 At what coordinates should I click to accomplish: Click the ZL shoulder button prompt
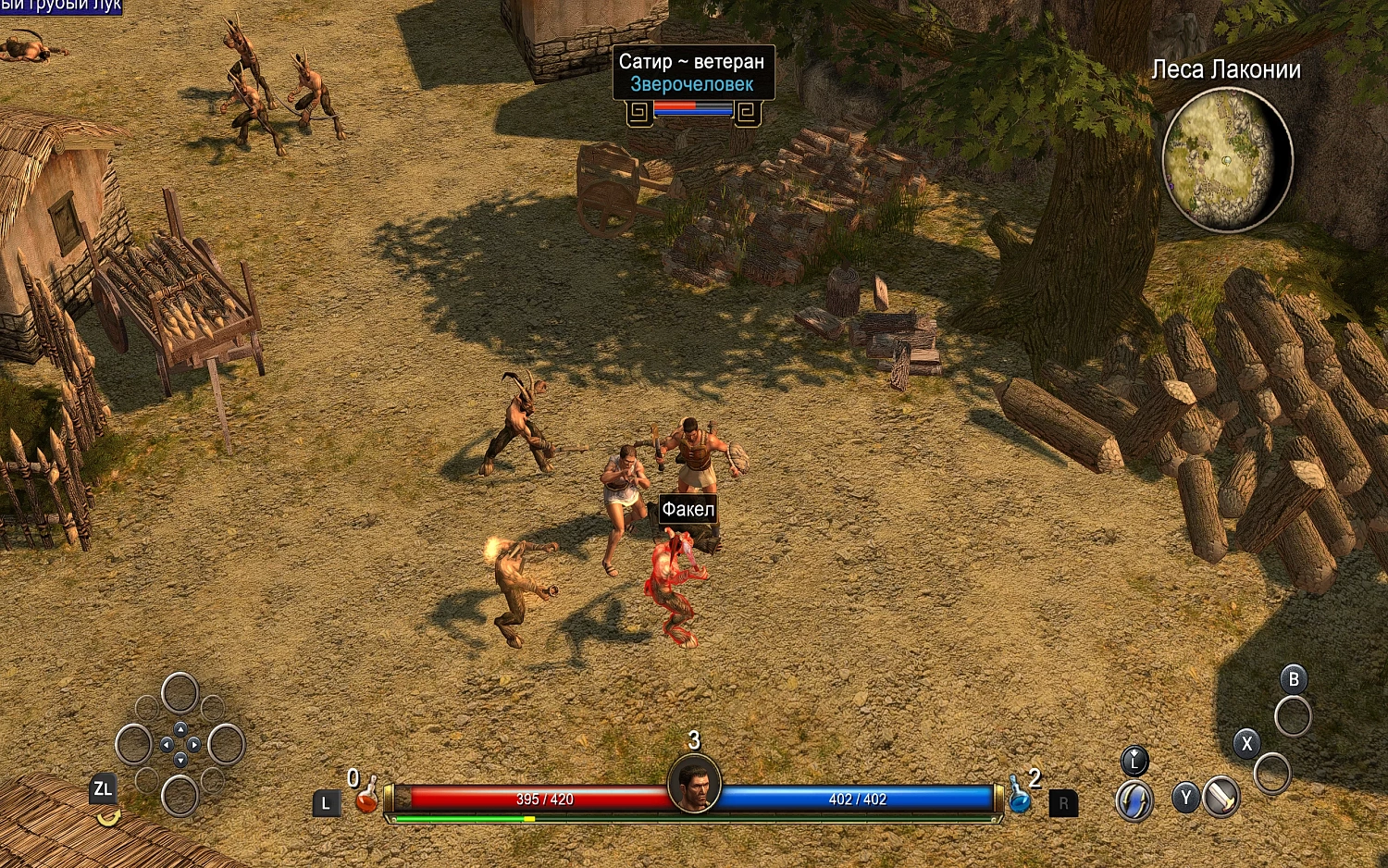[104, 789]
